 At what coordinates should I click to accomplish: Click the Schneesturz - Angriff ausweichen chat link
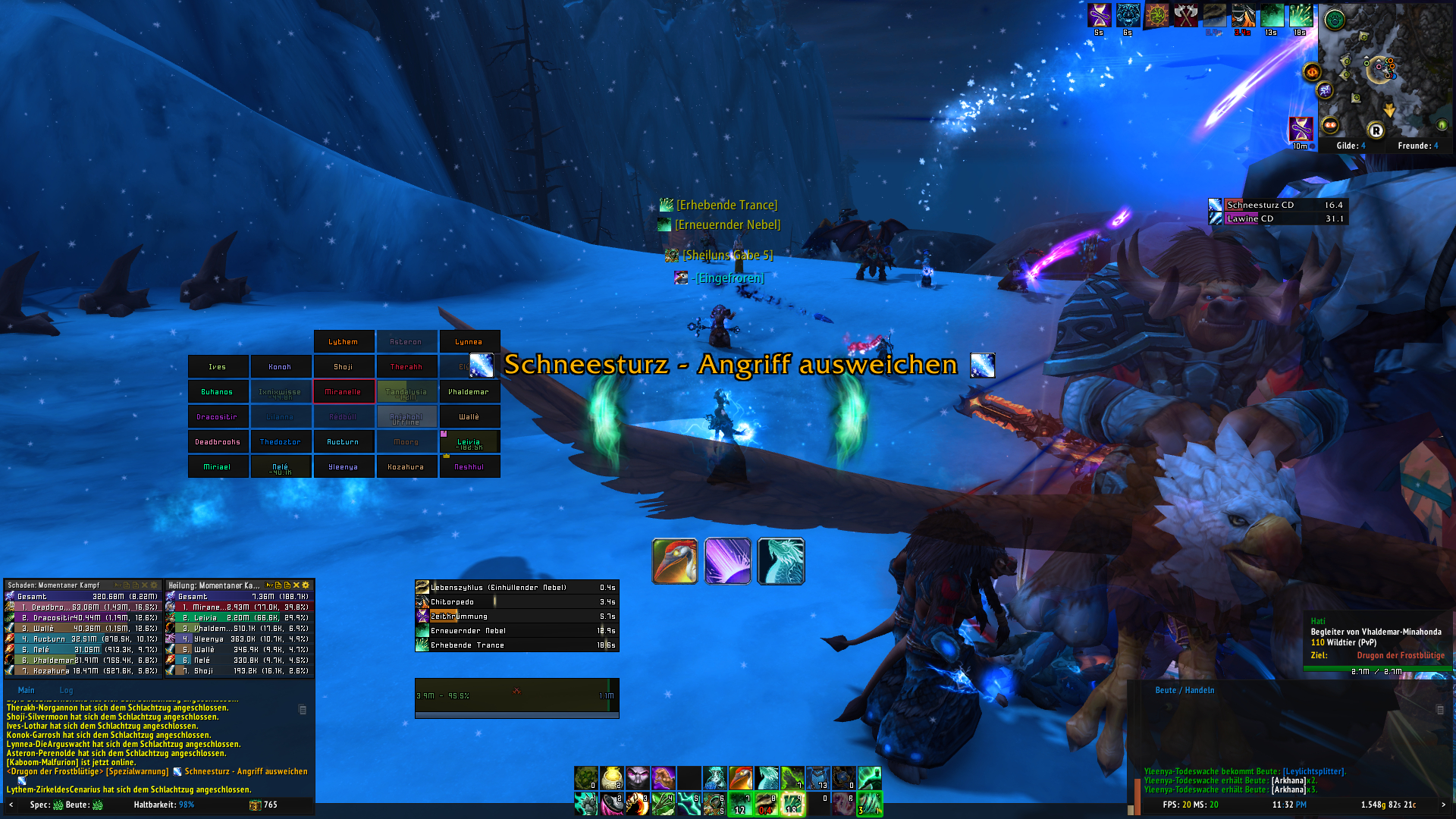tap(246, 772)
